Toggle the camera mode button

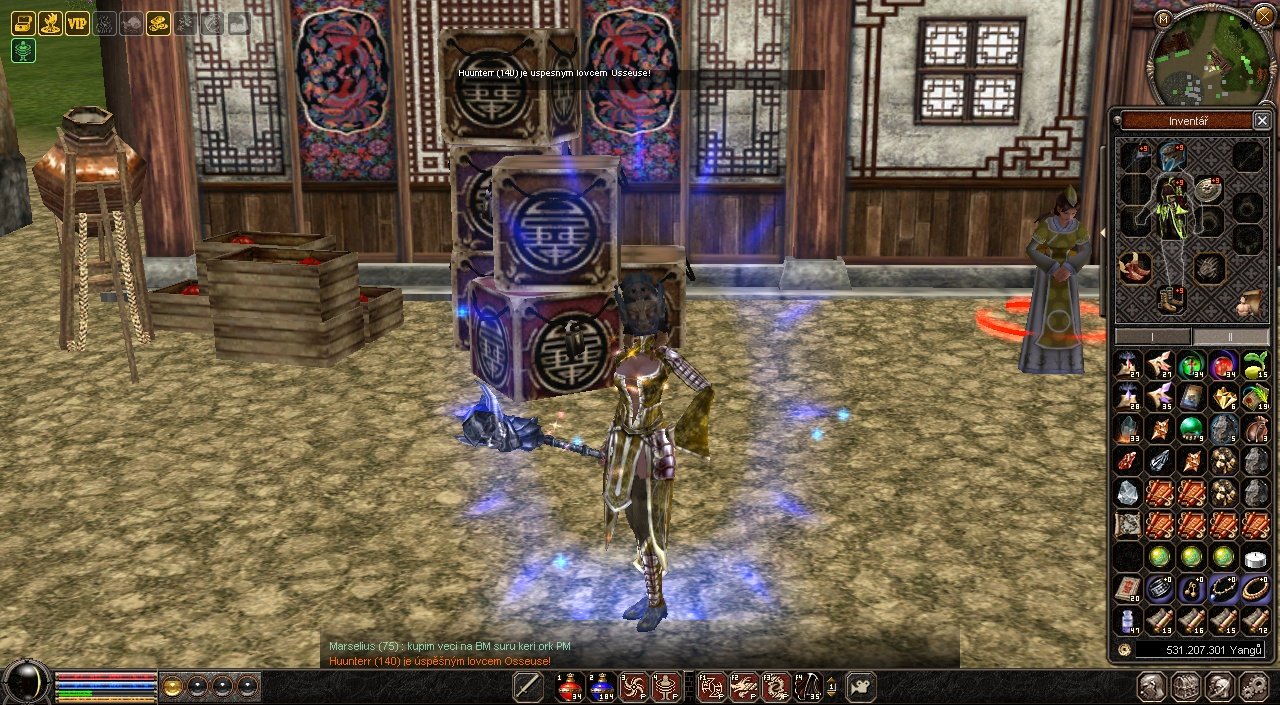coord(860,687)
